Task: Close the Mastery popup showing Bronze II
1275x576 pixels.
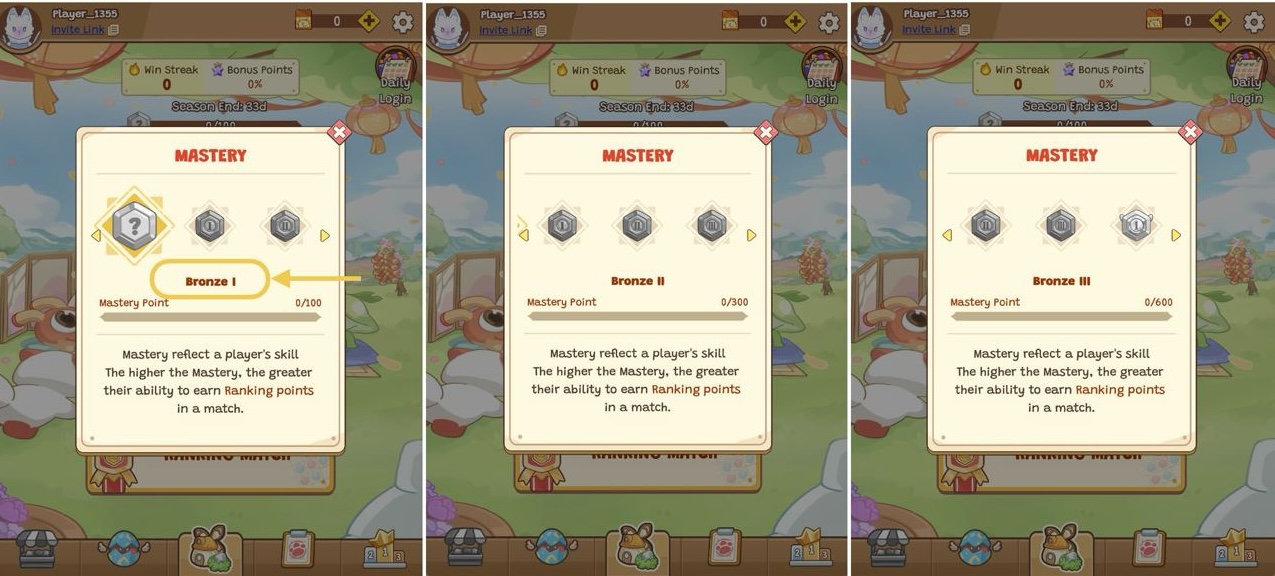Action: click(766, 132)
